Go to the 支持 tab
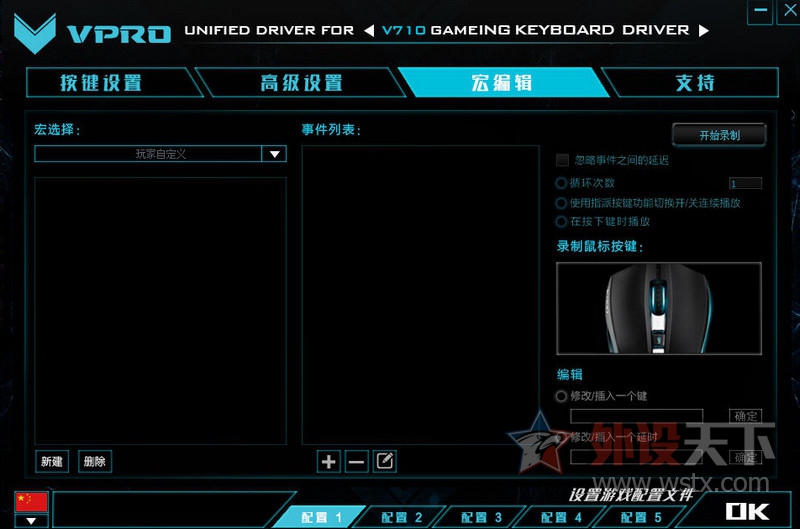This screenshot has height=529, width=800. [x=695, y=83]
